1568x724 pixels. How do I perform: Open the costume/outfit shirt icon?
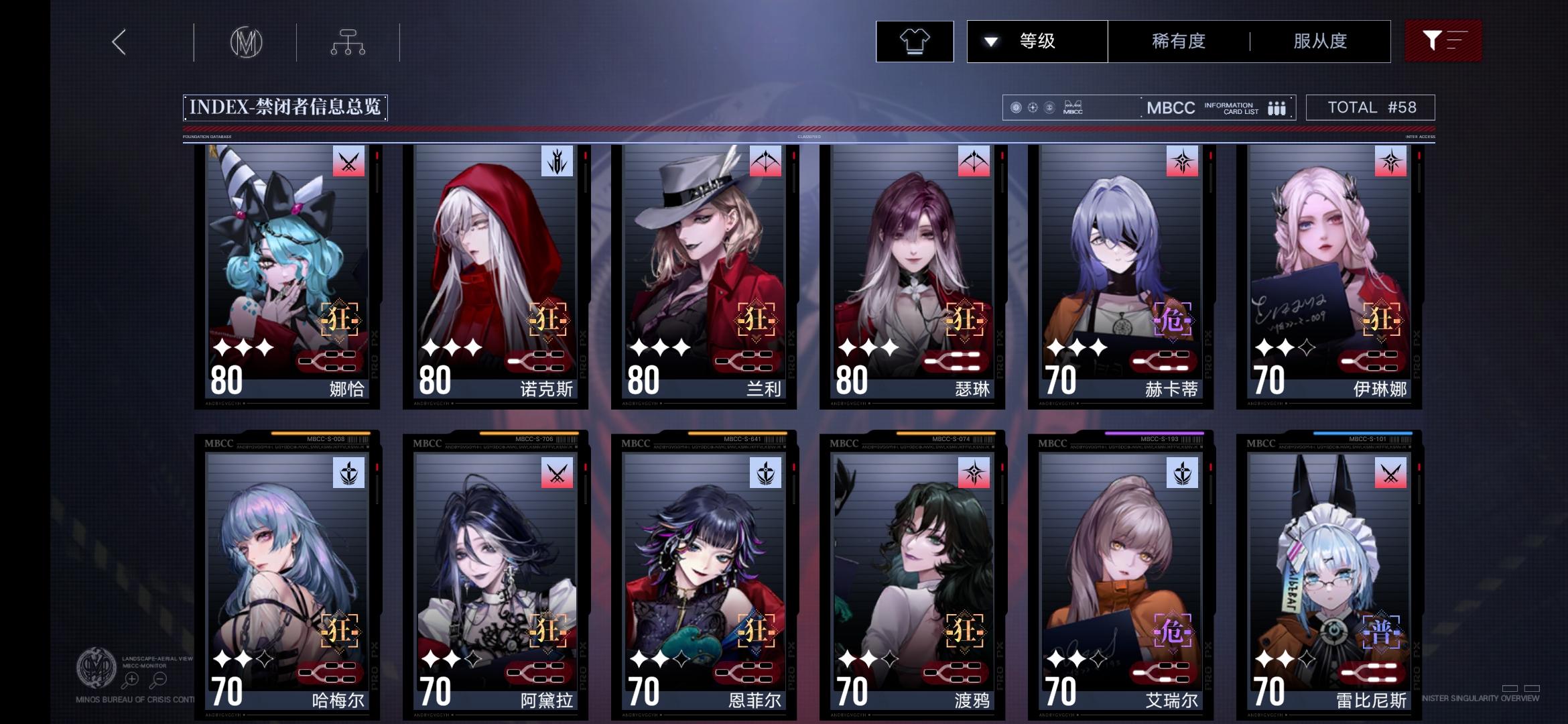(915, 41)
